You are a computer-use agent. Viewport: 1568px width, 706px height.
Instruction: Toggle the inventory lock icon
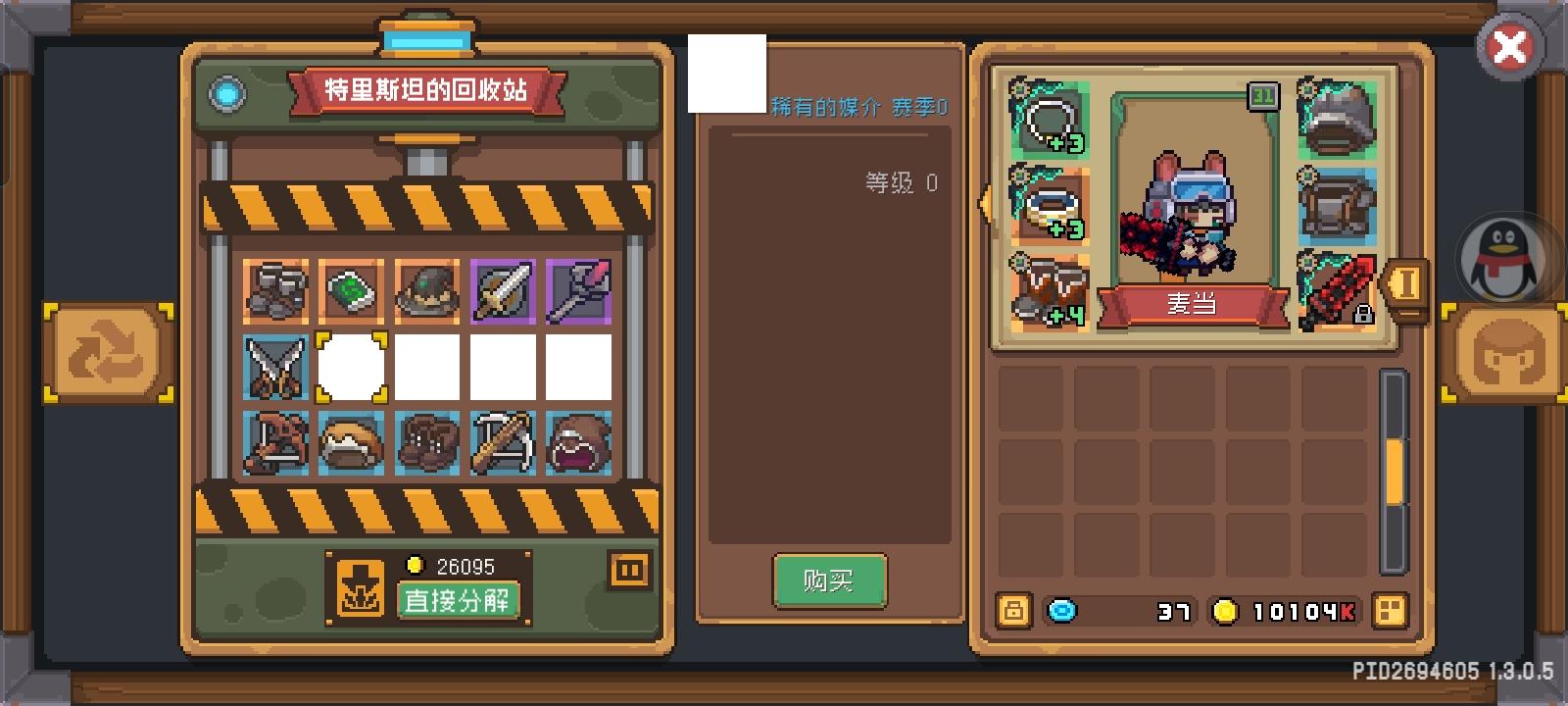[x=1012, y=611]
